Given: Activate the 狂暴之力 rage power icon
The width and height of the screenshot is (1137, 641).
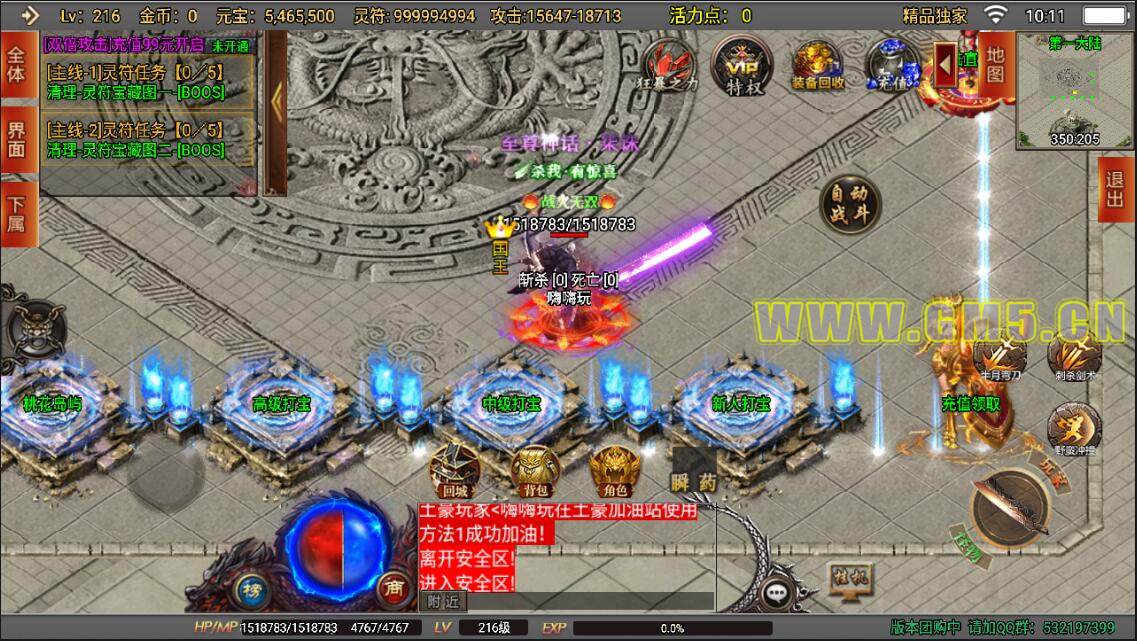Looking at the screenshot, I should click(668, 66).
